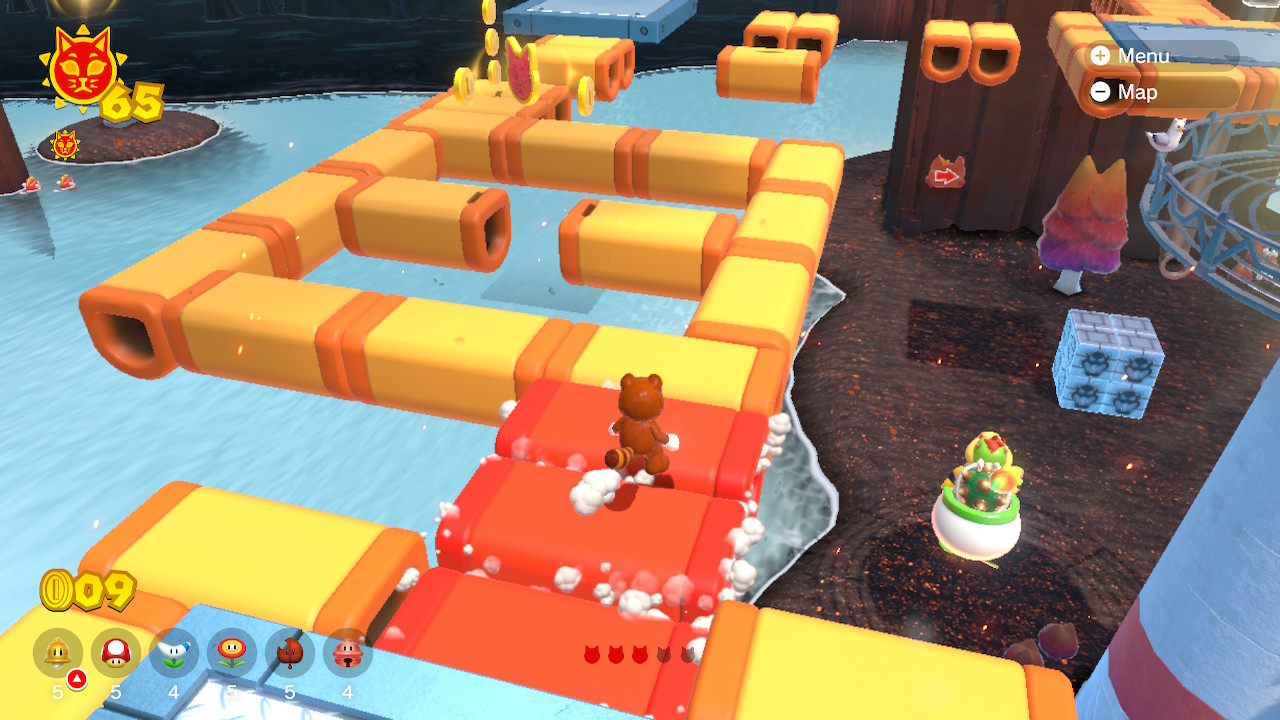This screenshot has height=720, width=1280.
Task: Select the golden Super Bell item
Action: (58, 653)
